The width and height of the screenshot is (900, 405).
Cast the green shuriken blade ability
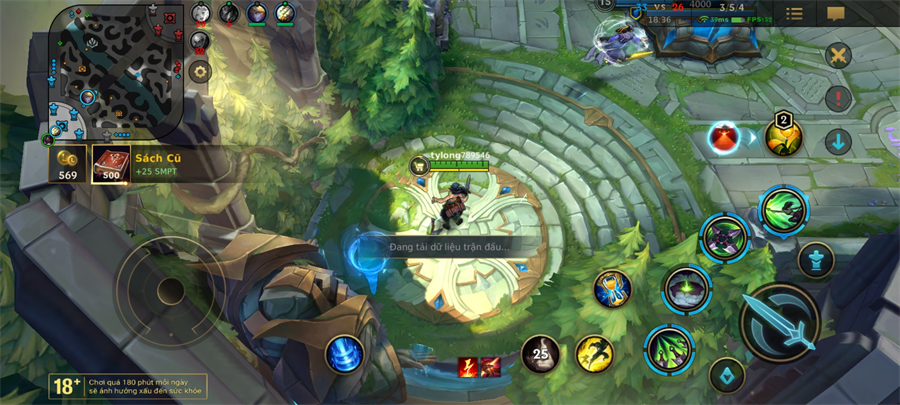(725, 238)
